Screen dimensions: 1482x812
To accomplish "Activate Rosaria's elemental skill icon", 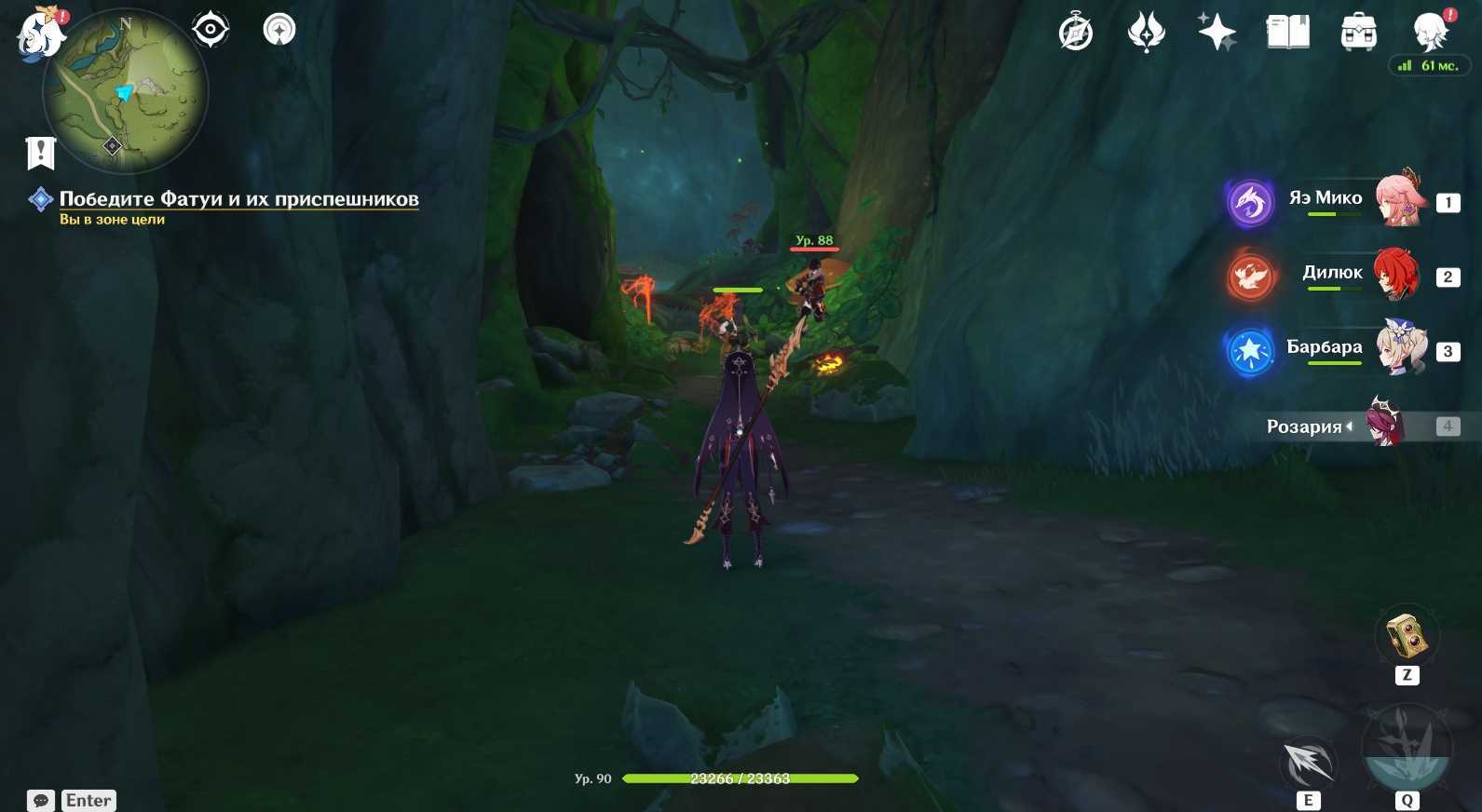I will [1309, 764].
